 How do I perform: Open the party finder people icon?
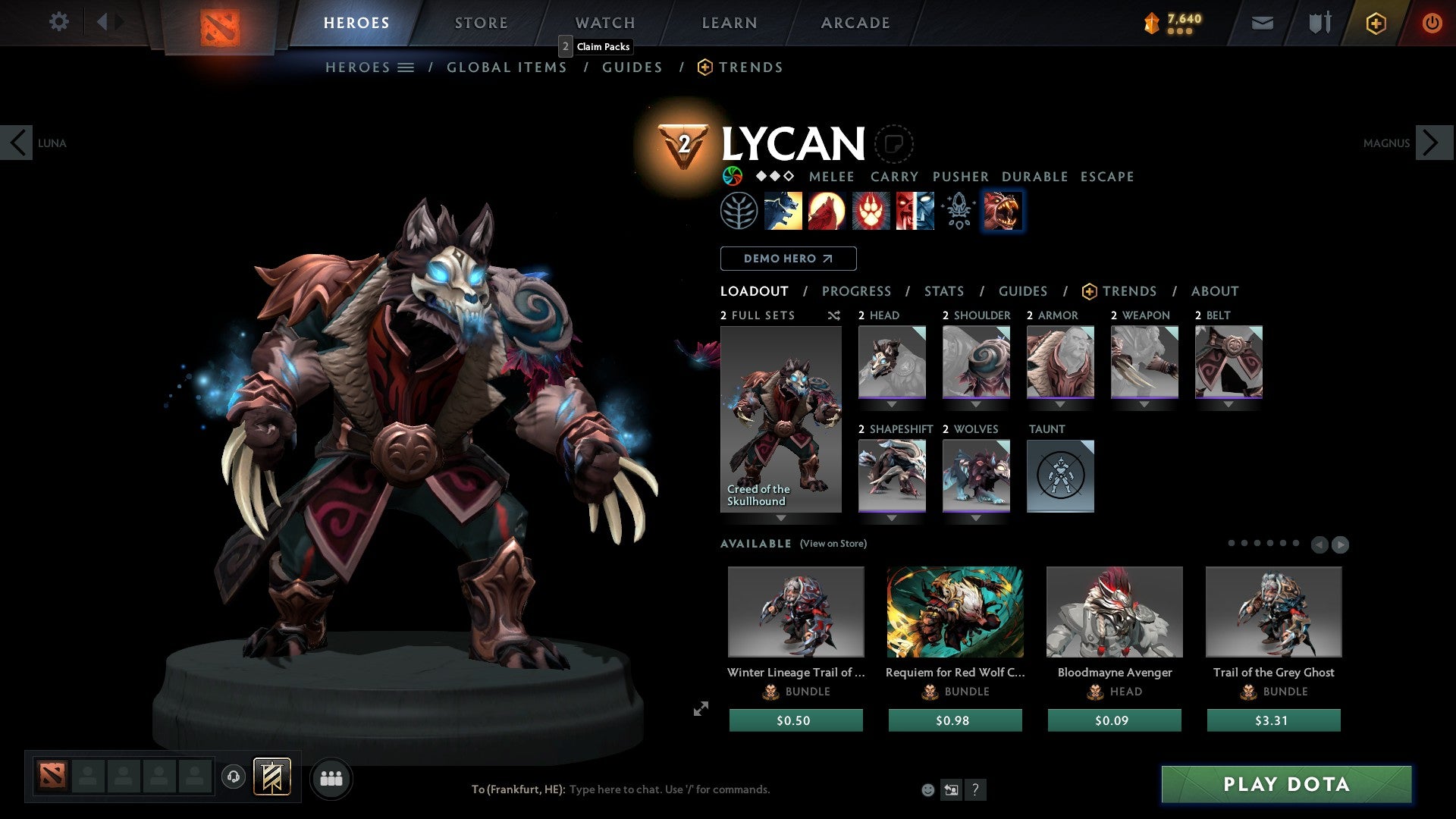click(331, 777)
